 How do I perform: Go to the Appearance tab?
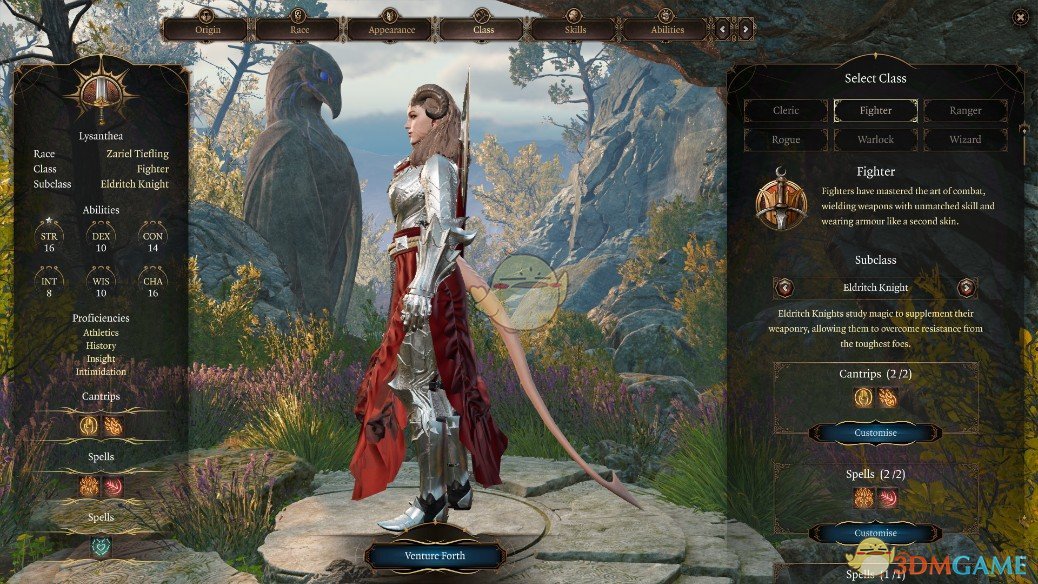pos(391,29)
